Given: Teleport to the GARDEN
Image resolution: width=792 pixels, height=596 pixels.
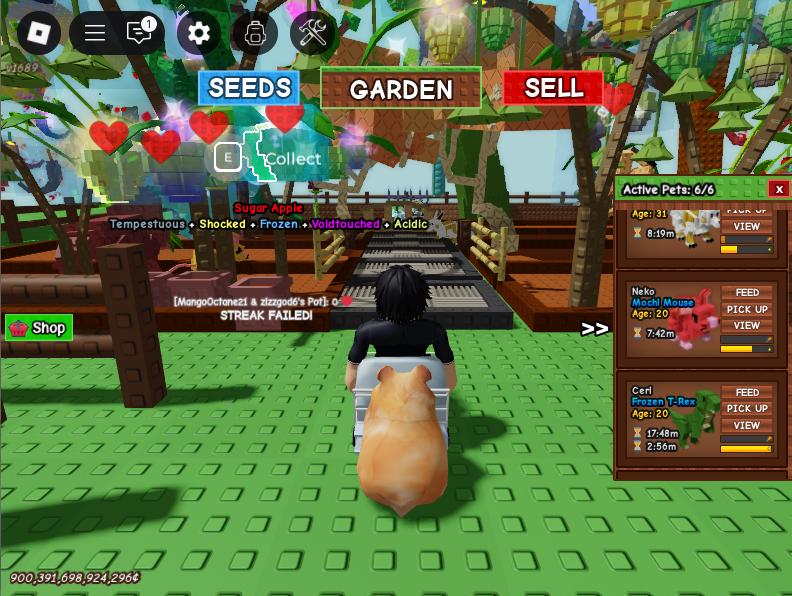Looking at the screenshot, I should pos(401,89).
